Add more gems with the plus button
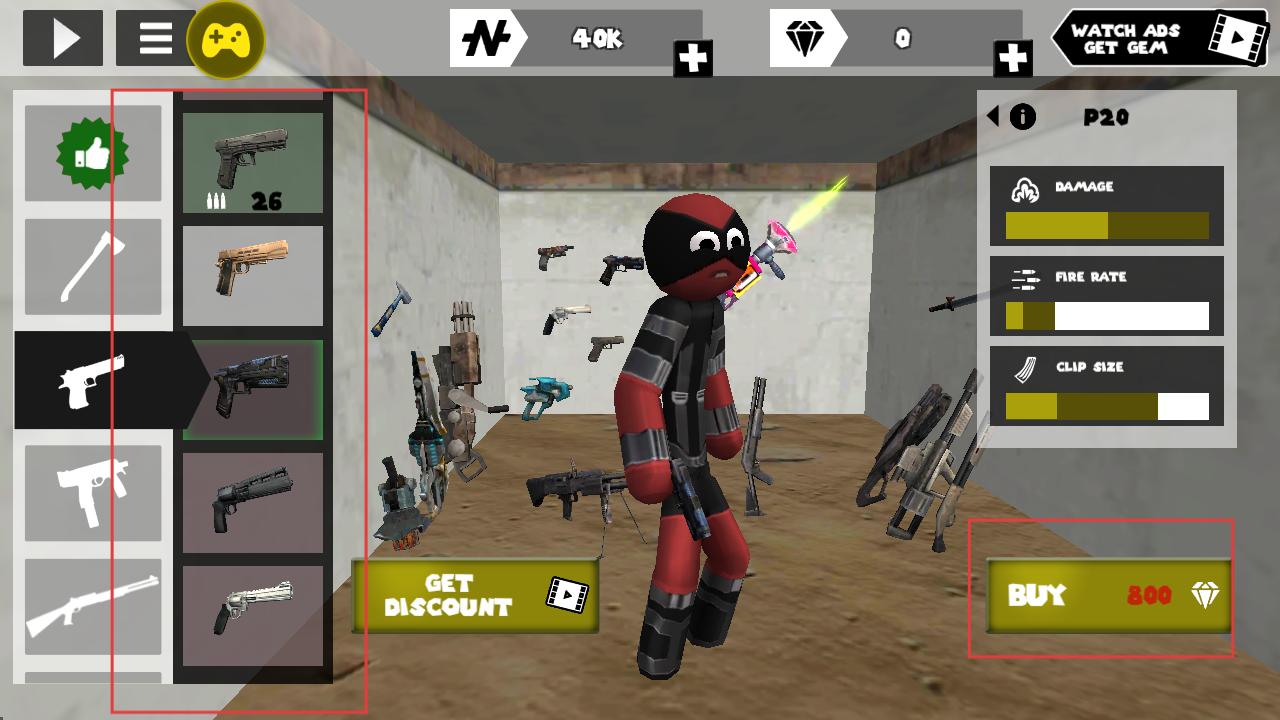The width and height of the screenshot is (1280, 720). tap(1013, 58)
